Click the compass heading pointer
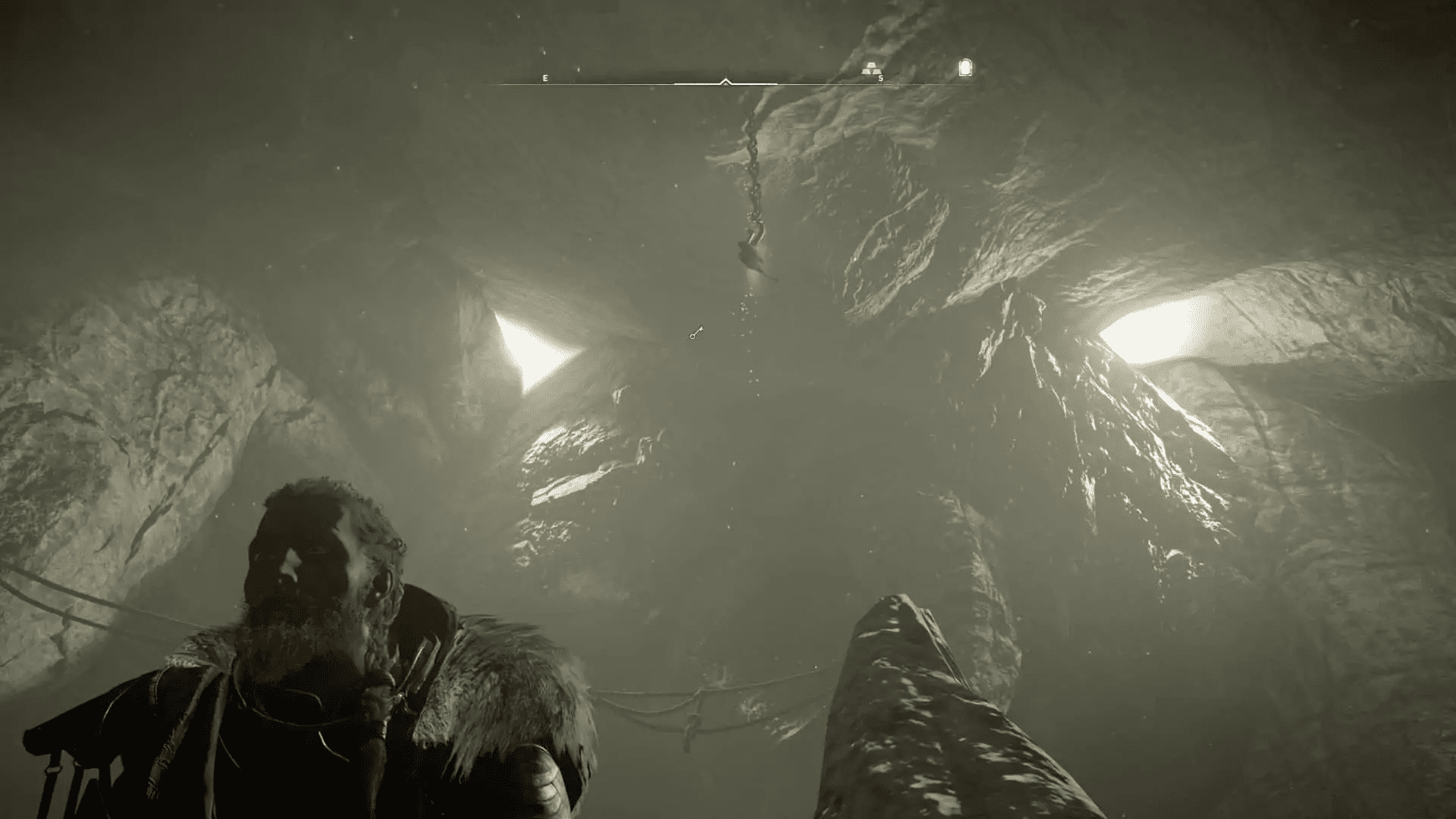 pos(726,81)
